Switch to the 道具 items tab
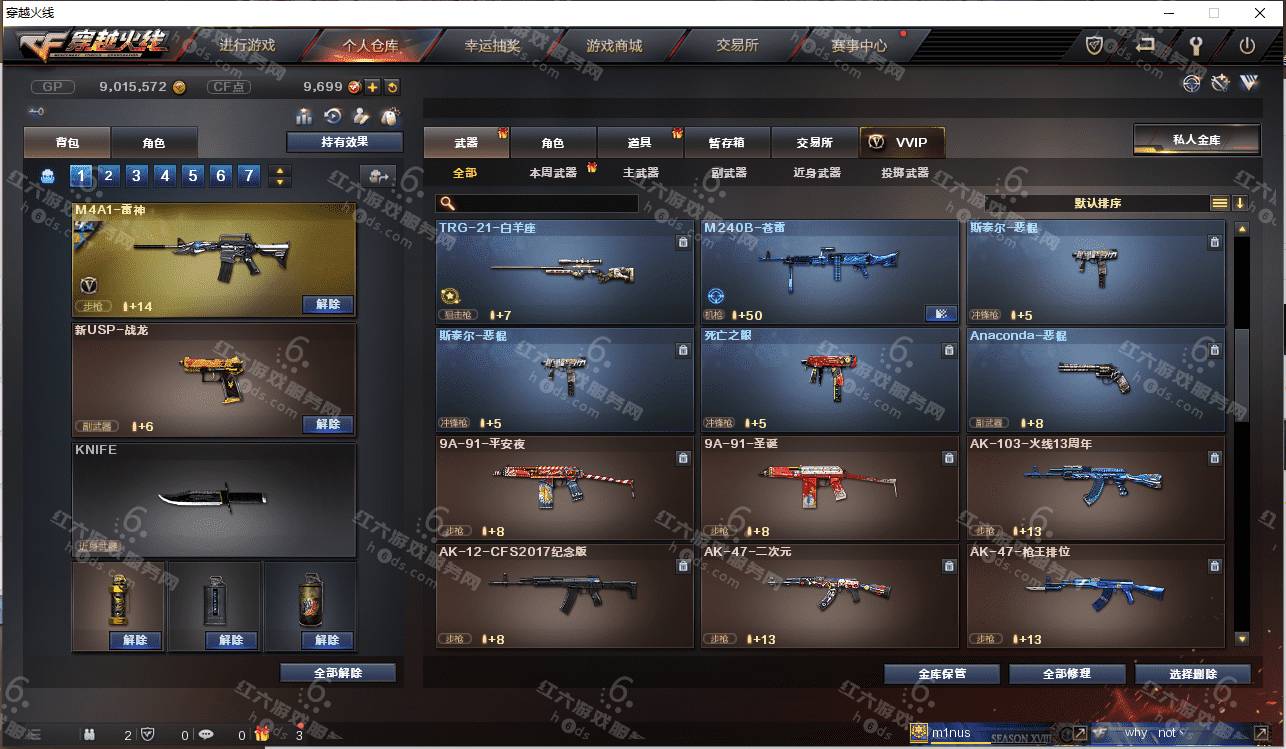 coord(639,143)
